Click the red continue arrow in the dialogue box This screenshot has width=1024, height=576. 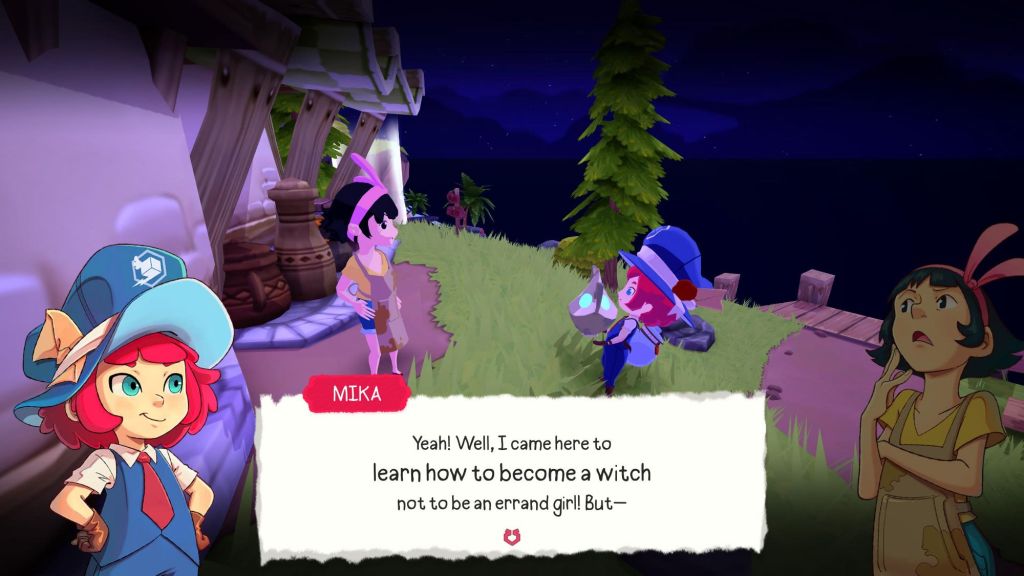coord(511,537)
